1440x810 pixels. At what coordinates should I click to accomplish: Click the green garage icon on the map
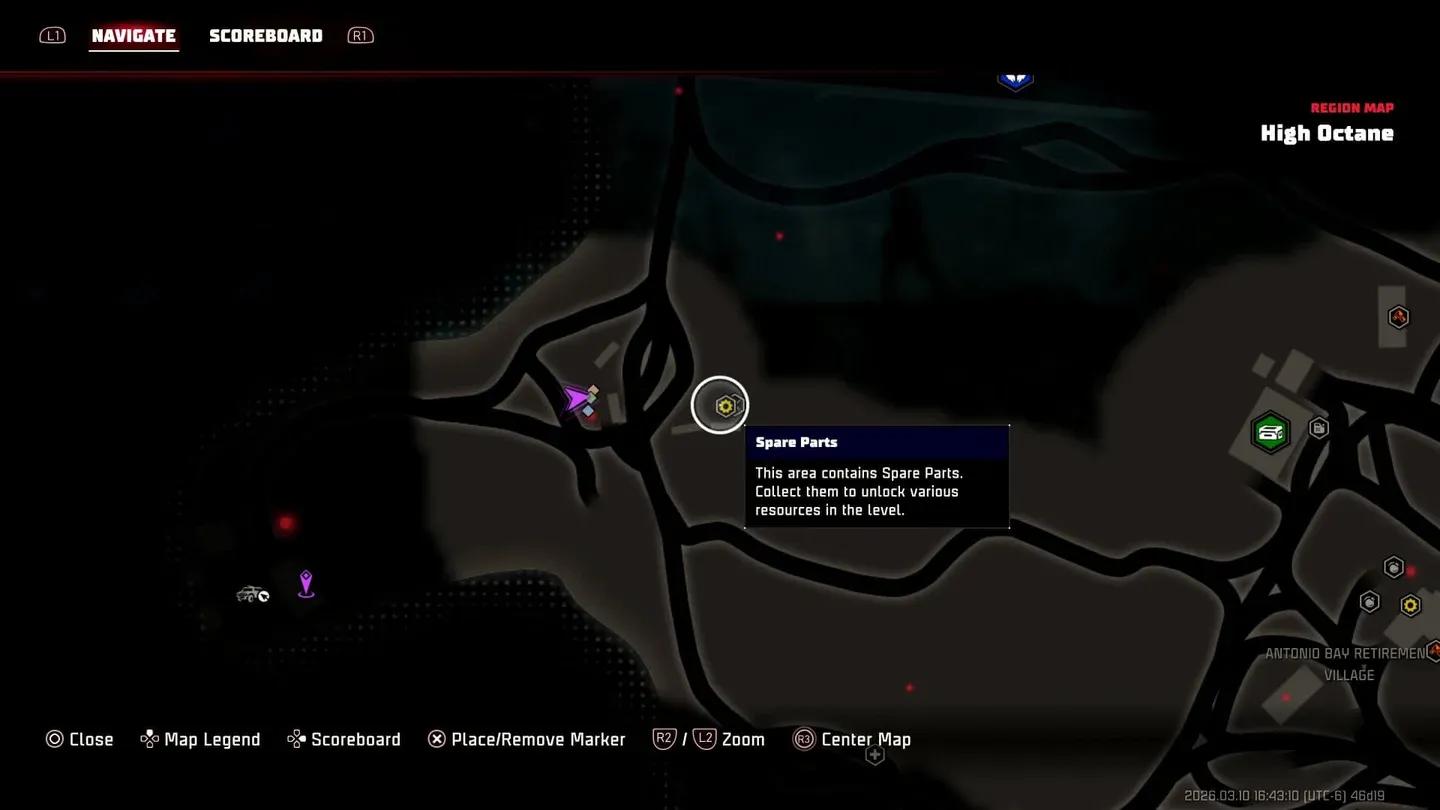[x=1270, y=431]
